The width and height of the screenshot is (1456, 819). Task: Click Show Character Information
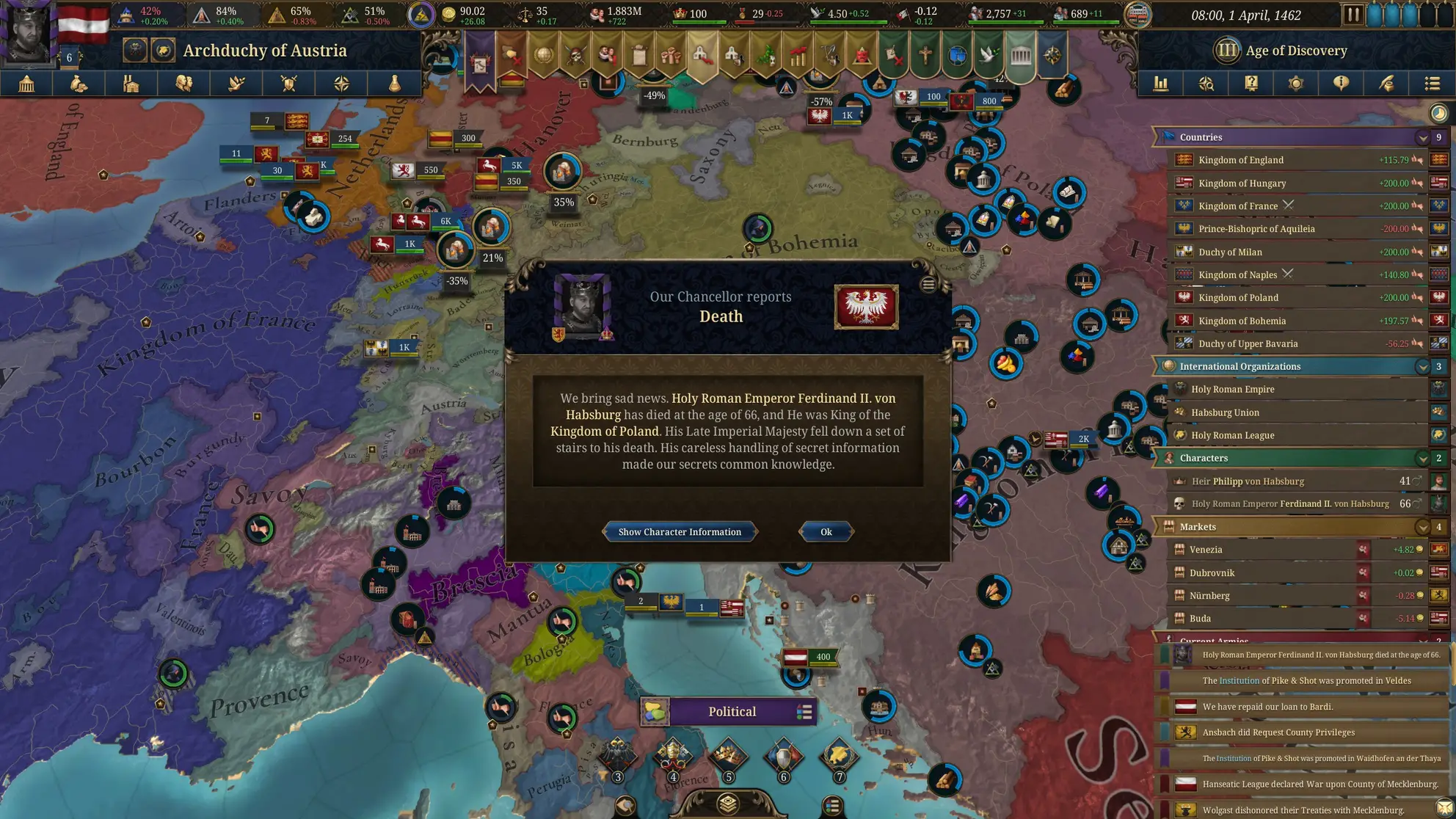click(680, 531)
